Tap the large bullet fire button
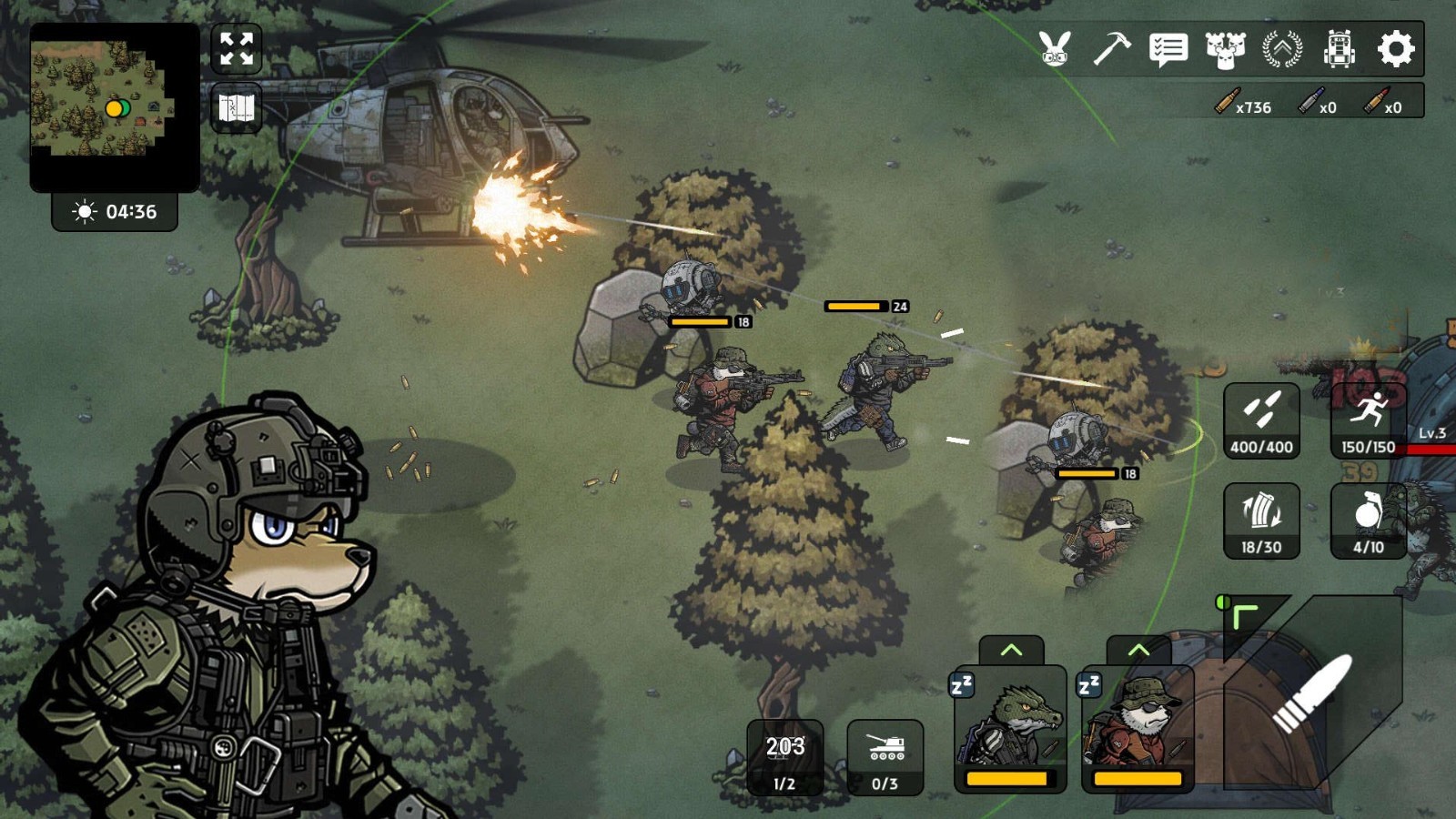1456x819 pixels. [x=1312, y=693]
